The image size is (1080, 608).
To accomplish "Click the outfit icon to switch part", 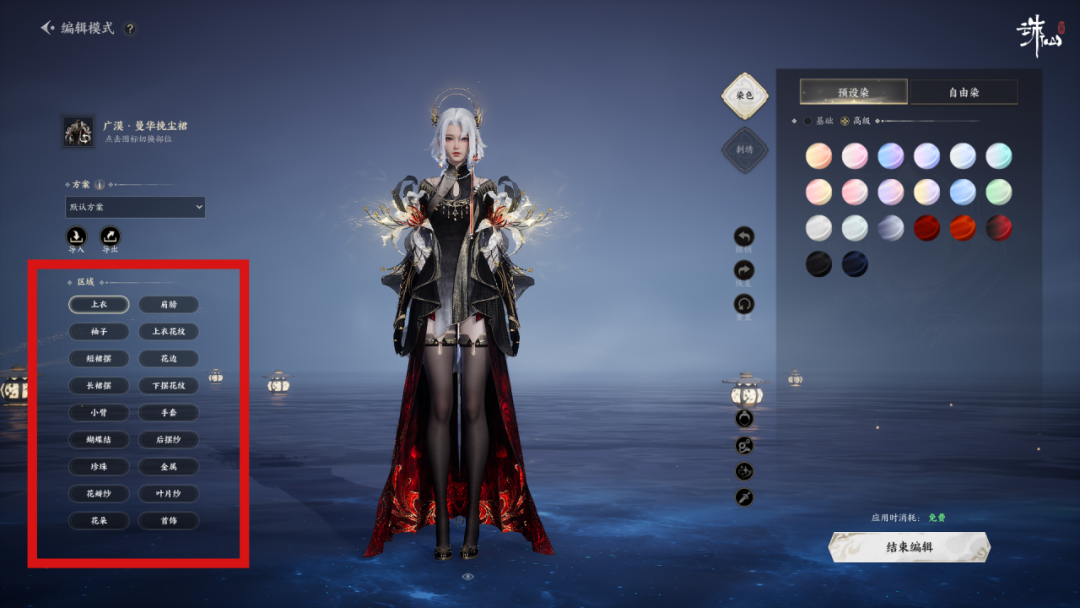I will pos(78,131).
